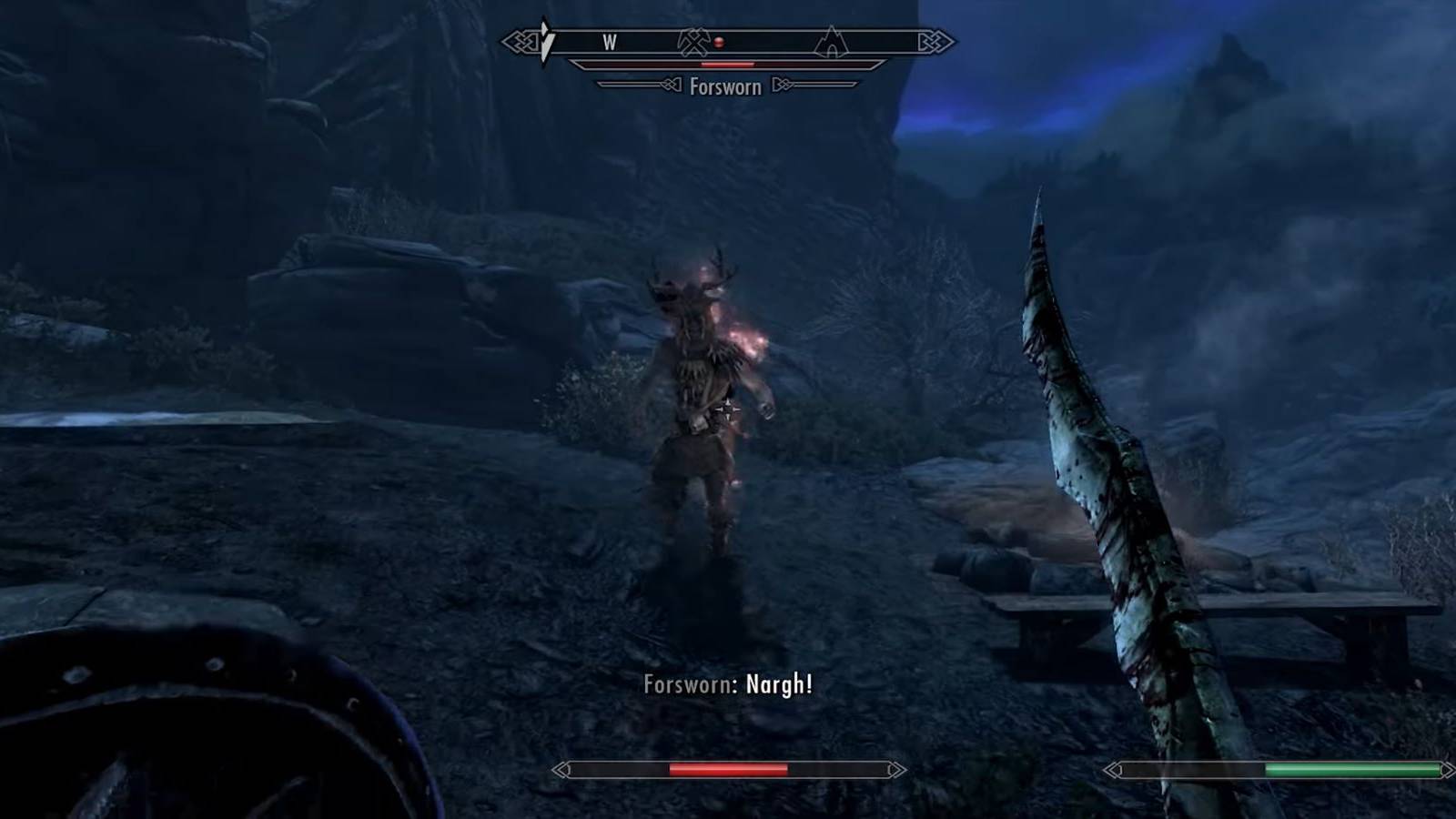
Task: Click the knotwork flourish left of the Forsworn nameplate
Action: (671, 86)
